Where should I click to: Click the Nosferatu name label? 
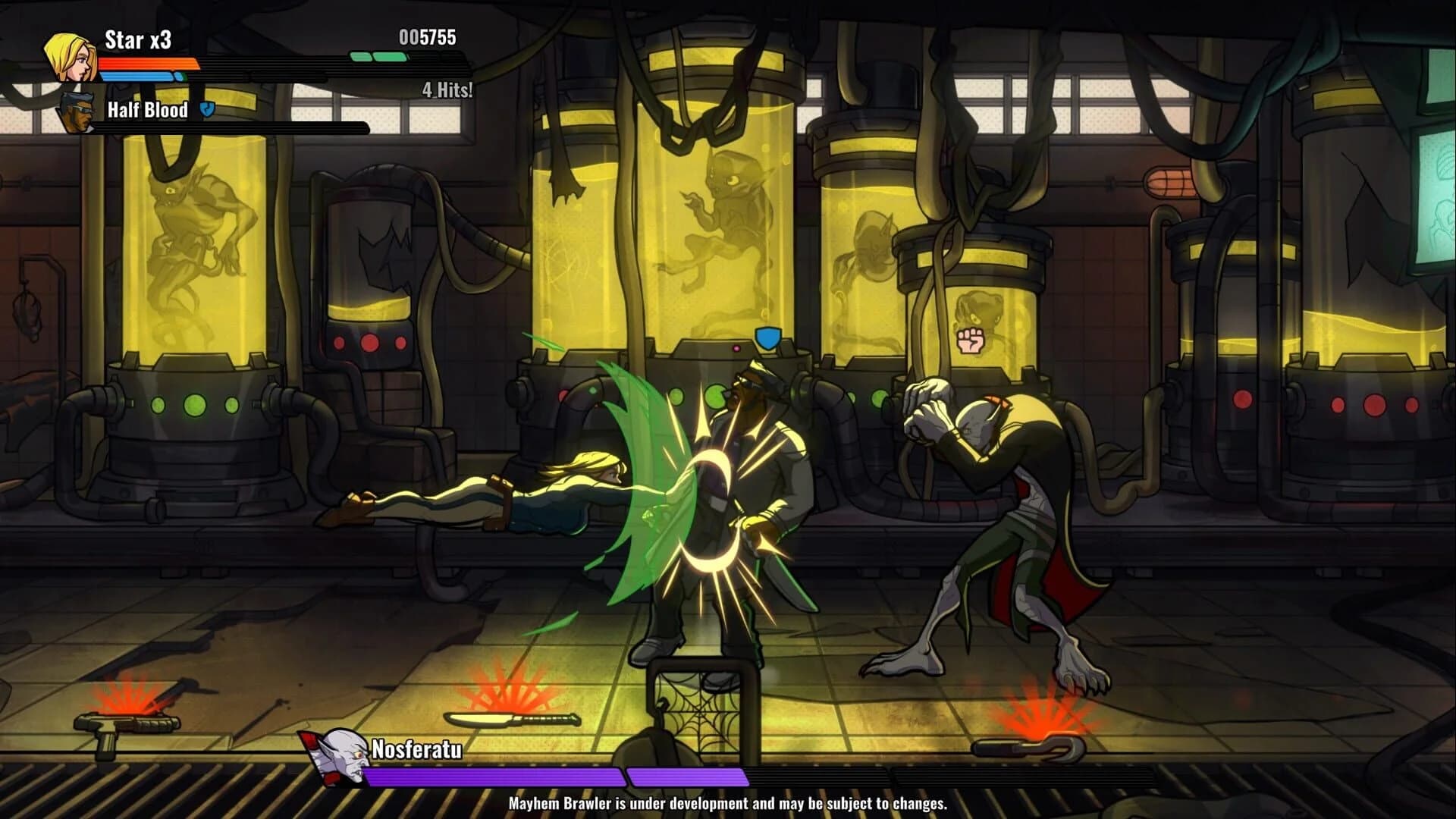pyautogui.click(x=416, y=751)
